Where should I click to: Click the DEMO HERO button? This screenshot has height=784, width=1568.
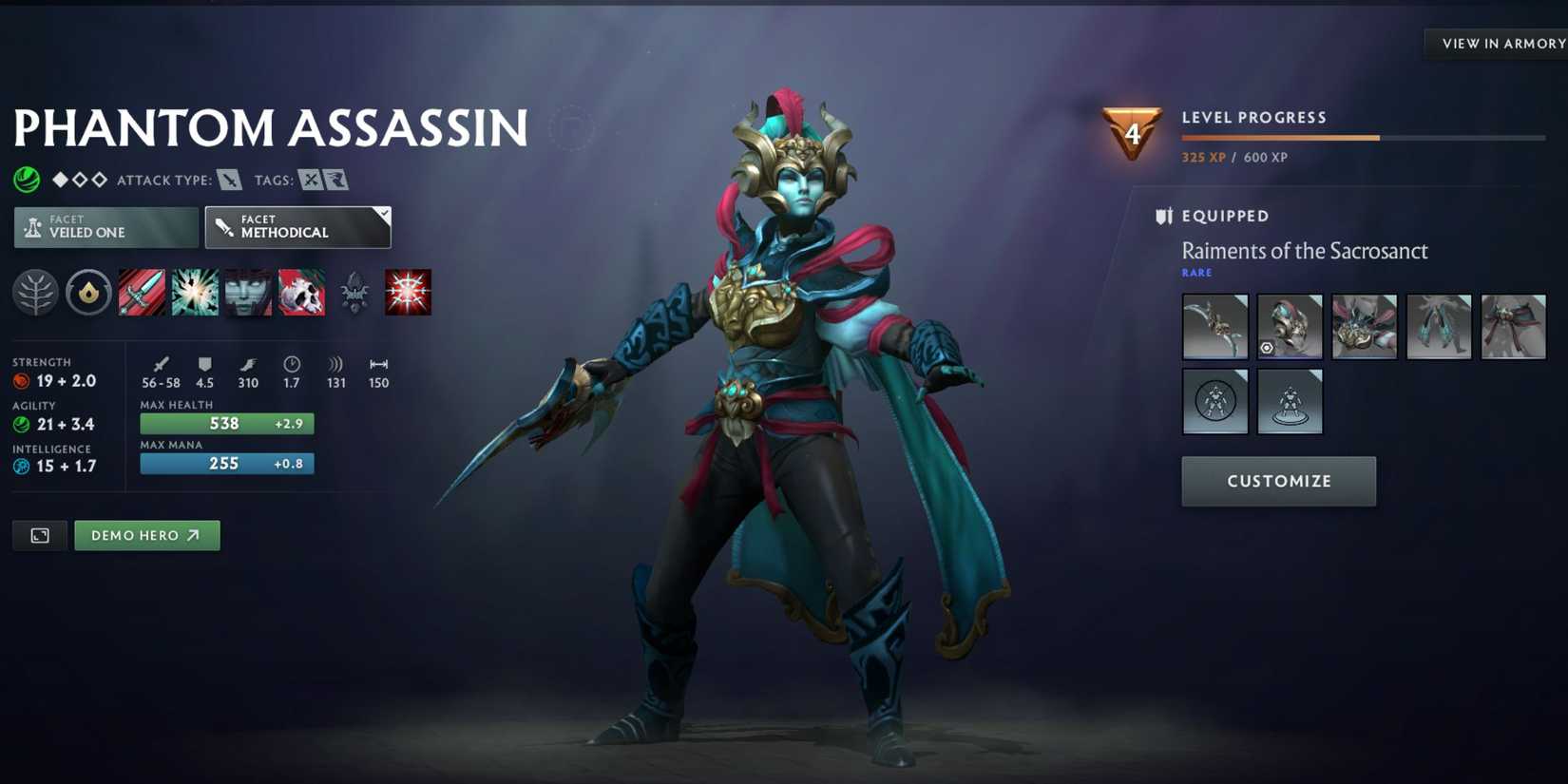[146, 535]
